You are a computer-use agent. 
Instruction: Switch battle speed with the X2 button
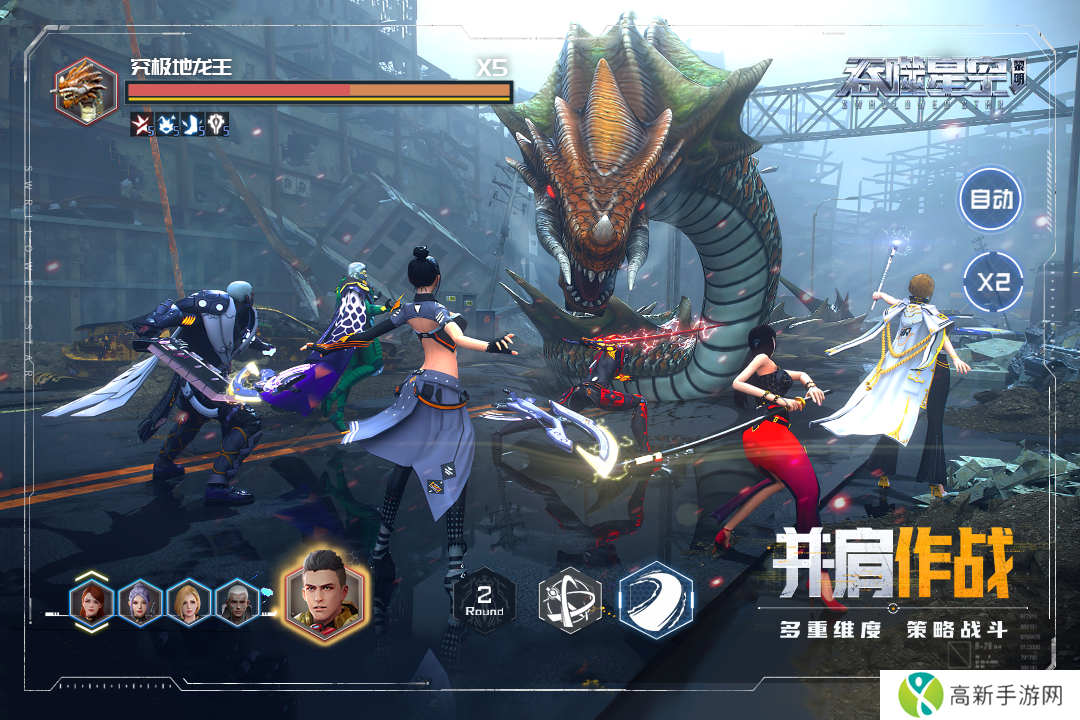click(x=993, y=281)
